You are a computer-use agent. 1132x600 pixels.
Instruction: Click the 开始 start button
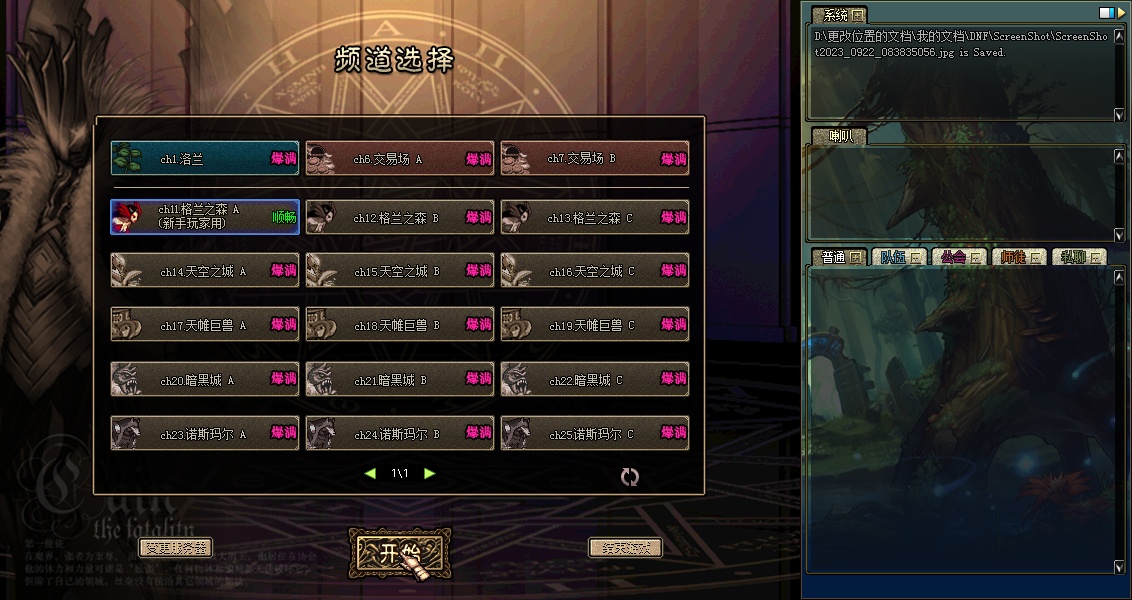pos(399,553)
